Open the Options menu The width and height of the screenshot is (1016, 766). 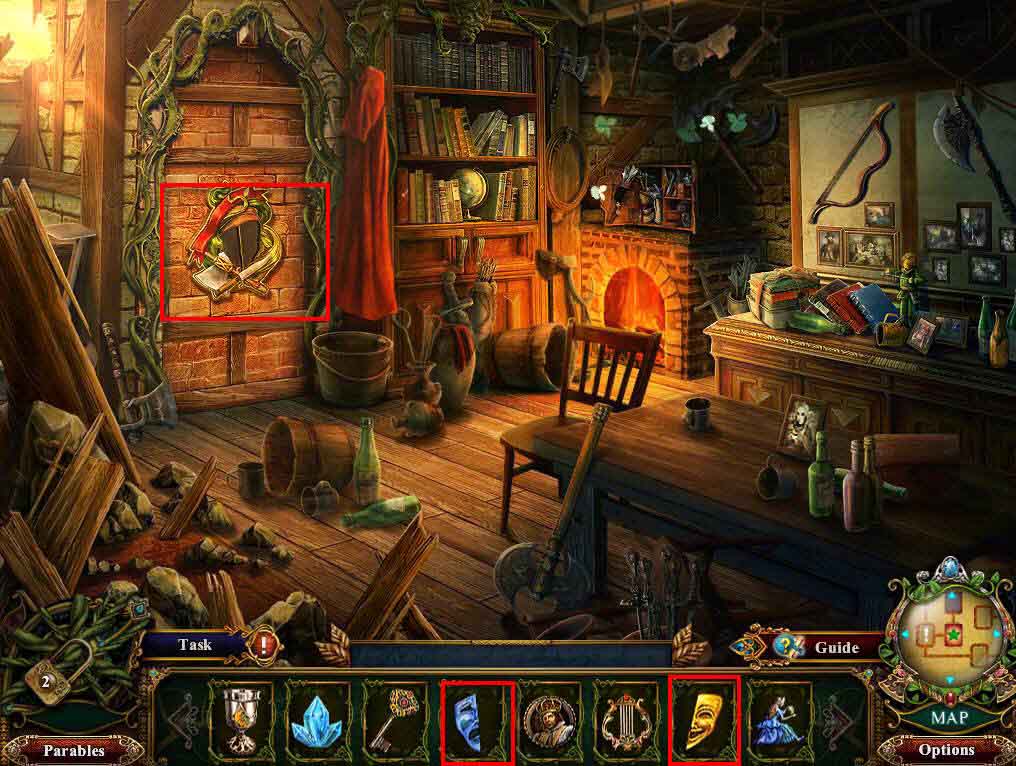945,749
